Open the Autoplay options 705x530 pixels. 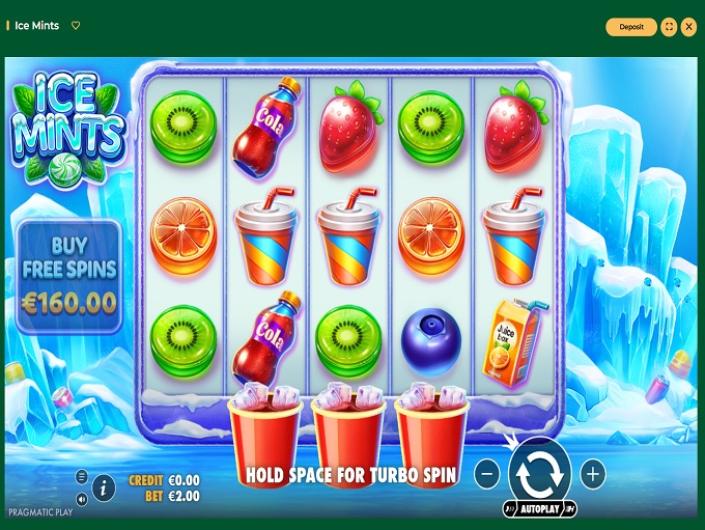point(540,509)
